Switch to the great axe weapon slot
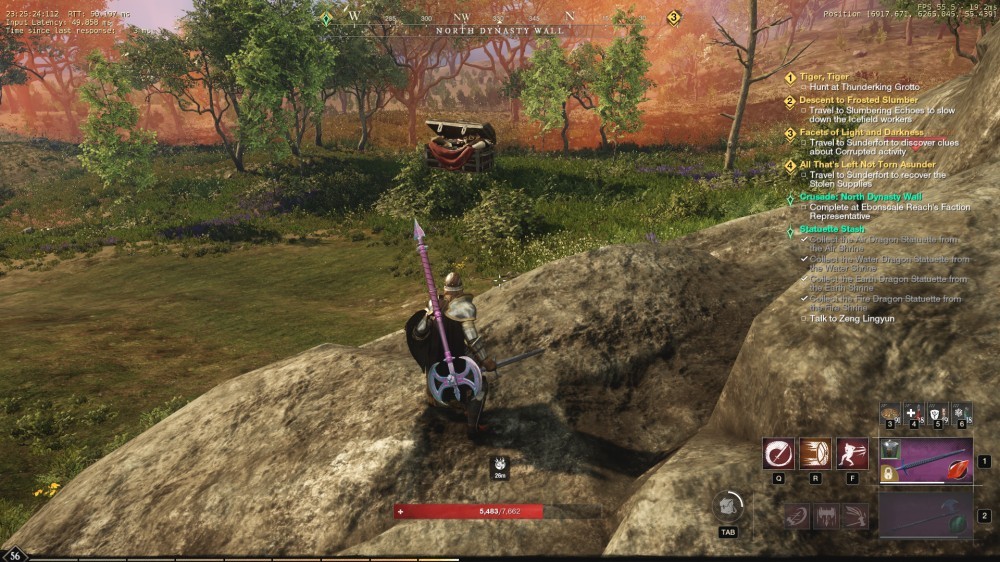The image size is (1000, 562). coord(925,516)
